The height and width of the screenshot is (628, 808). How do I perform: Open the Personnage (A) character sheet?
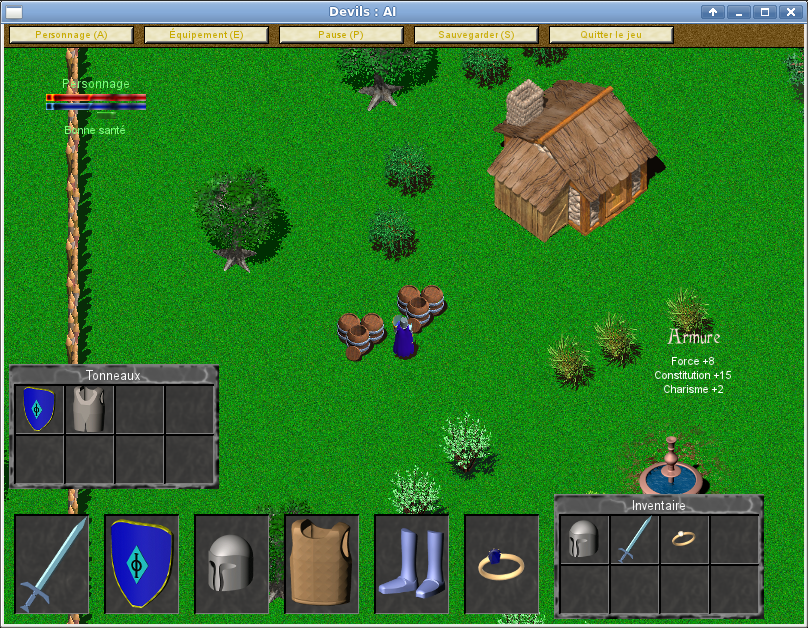click(x=71, y=35)
